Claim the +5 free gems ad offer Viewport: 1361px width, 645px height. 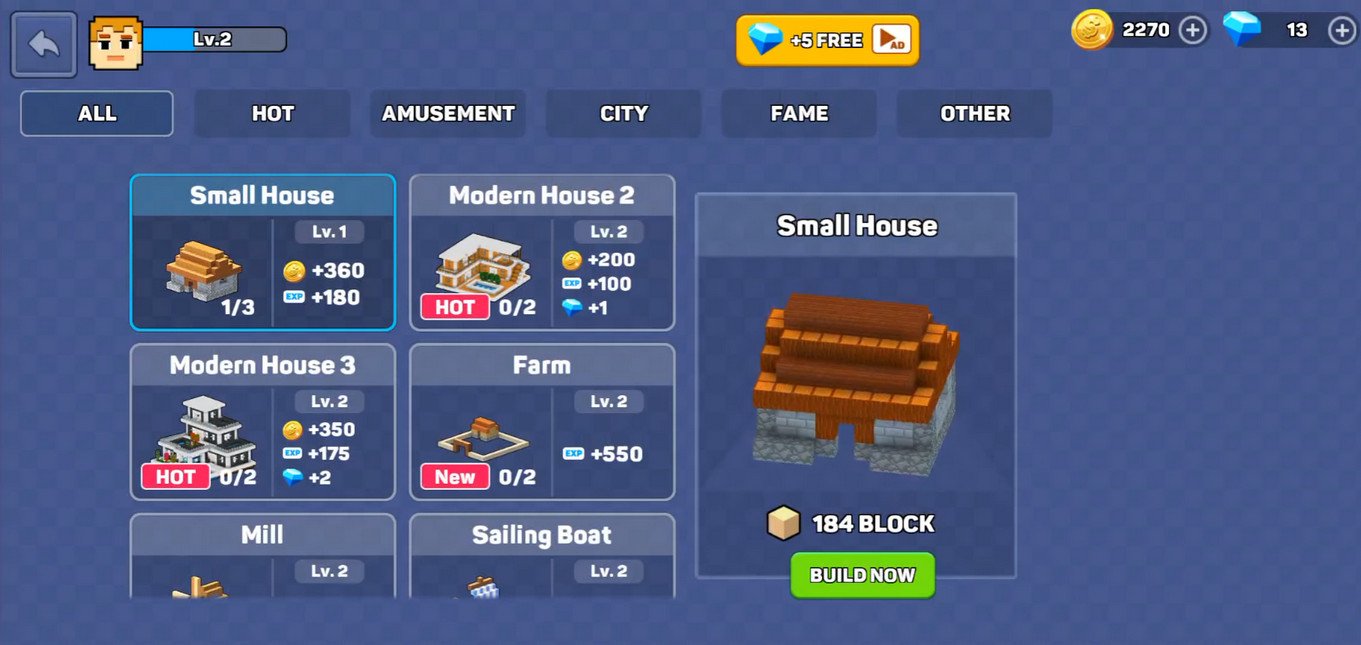click(827, 41)
